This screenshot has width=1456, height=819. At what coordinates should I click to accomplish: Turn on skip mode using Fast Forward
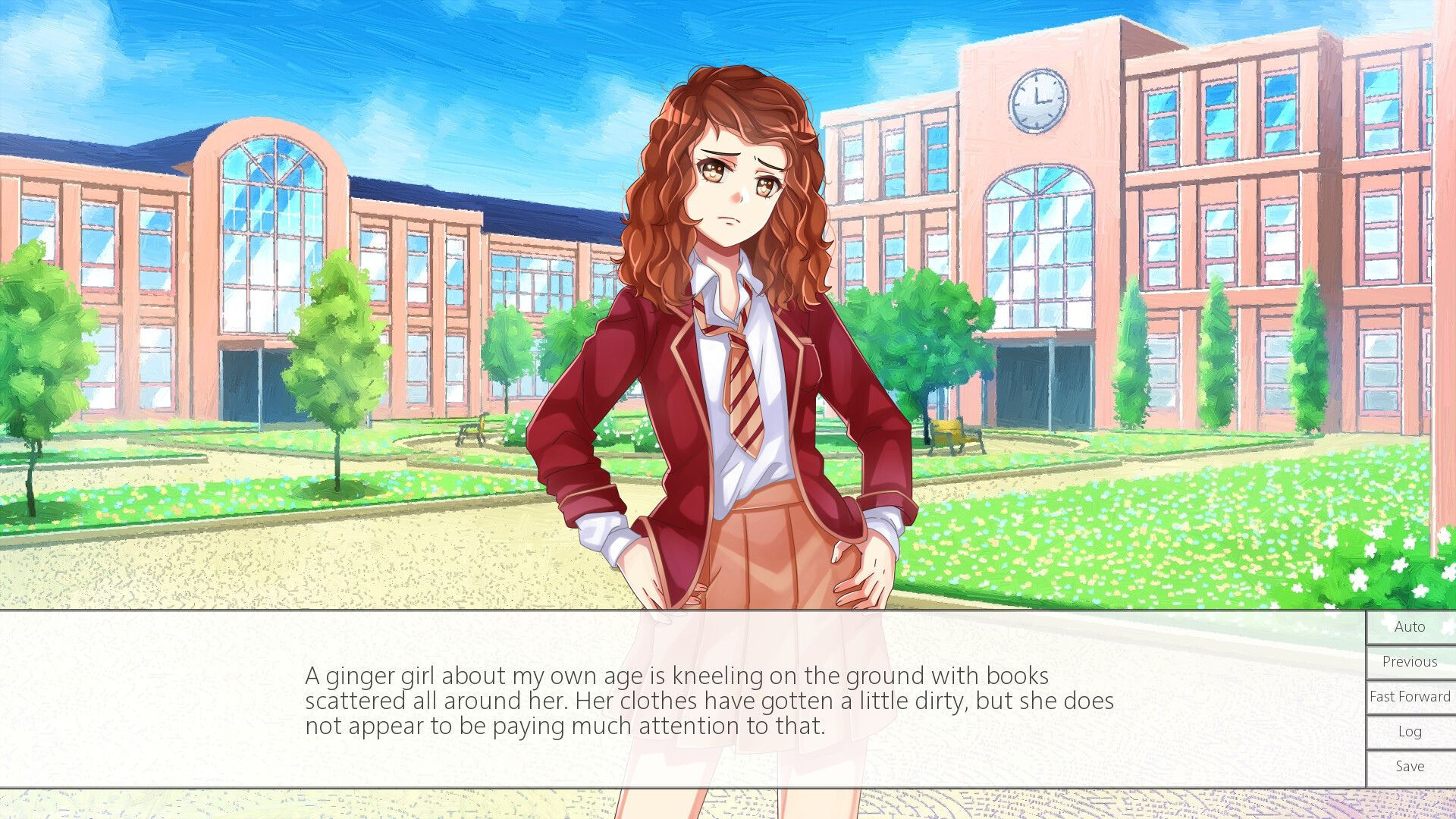[1408, 696]
